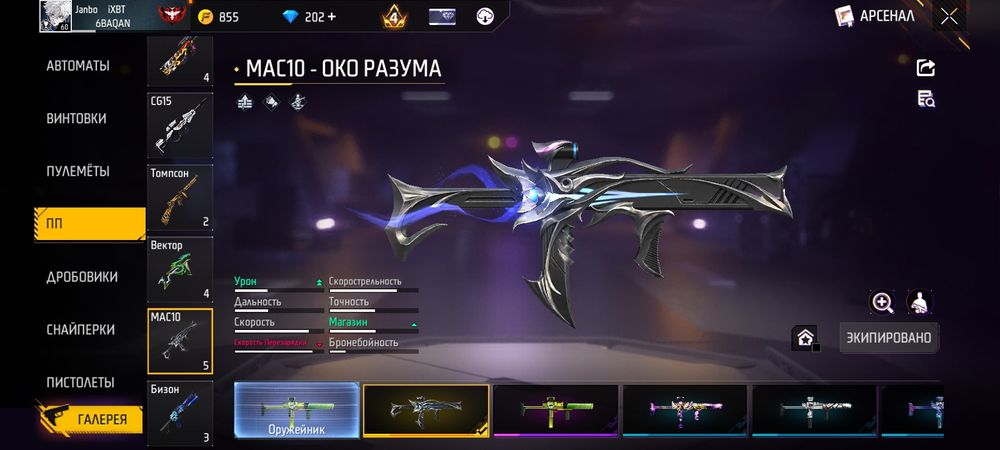Image resolution: width=1000 pixels, height=450 pixels.
Task: Show the Дробовики weapon list
Action: pos(81,277)
